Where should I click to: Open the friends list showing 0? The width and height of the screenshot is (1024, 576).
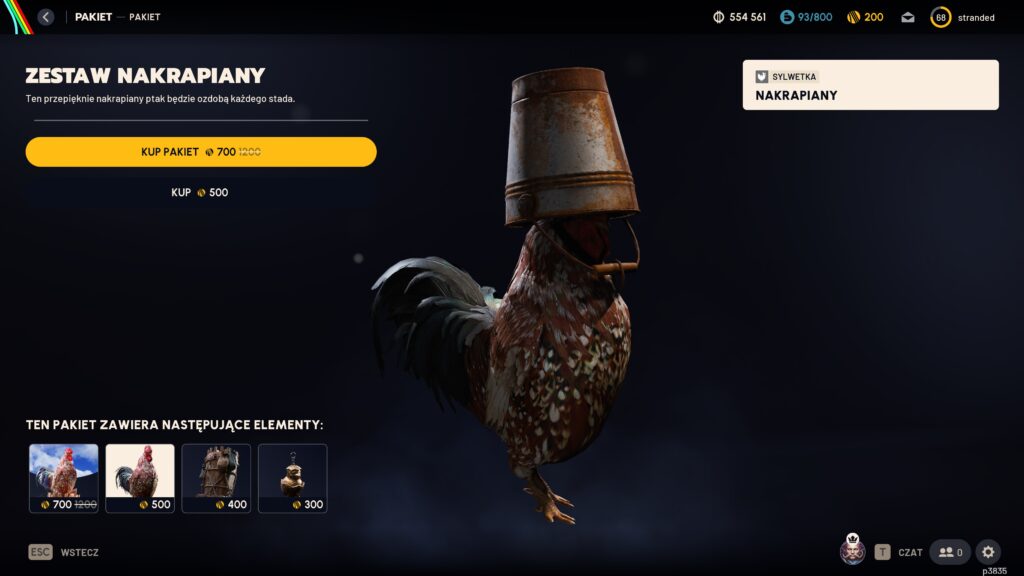[950, 552]
